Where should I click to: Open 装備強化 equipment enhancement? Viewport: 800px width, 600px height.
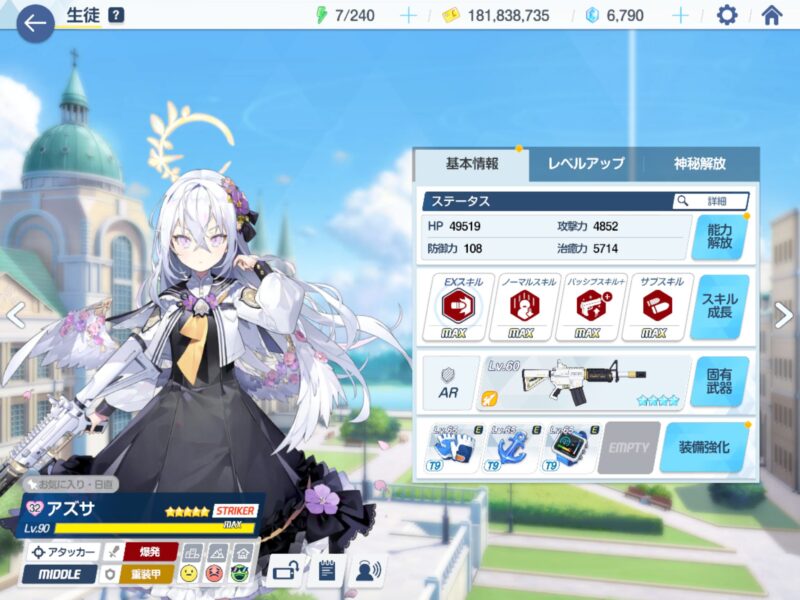tap(704, 447)
